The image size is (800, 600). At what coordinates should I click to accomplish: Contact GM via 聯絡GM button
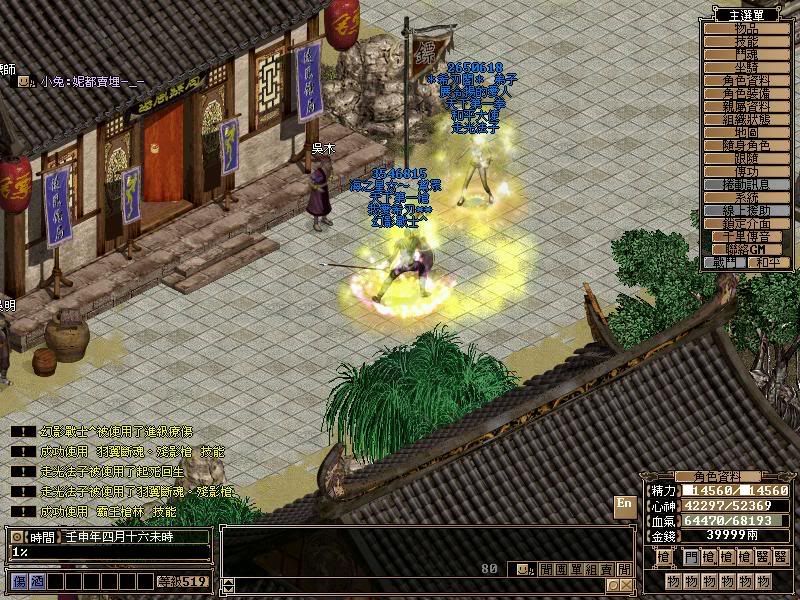(746, 249)
